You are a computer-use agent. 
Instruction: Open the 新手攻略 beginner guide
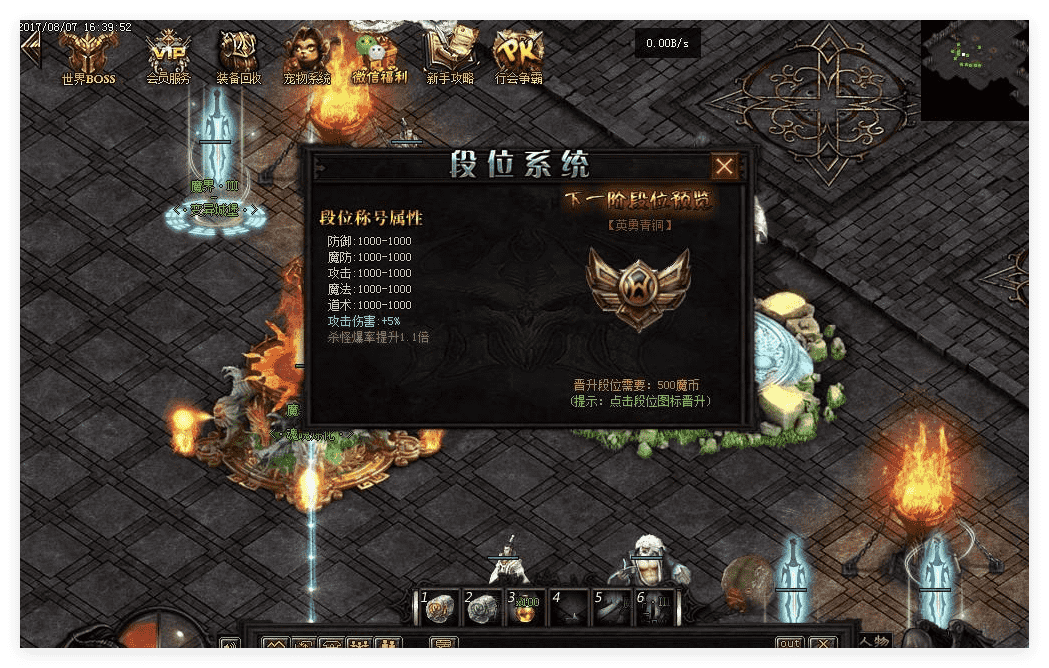click(449, 54)
